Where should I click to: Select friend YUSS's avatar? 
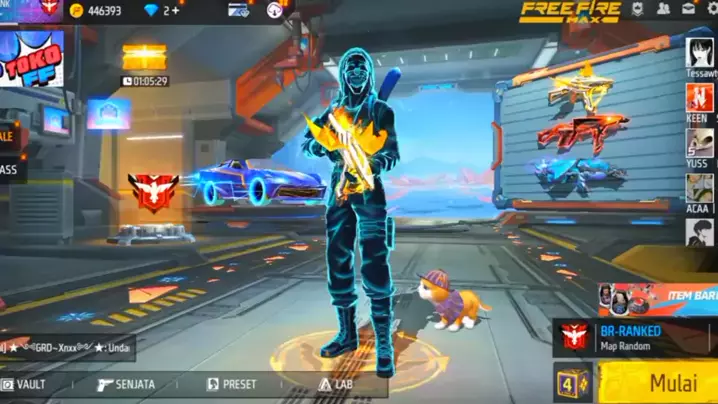(x=700, y=143)
